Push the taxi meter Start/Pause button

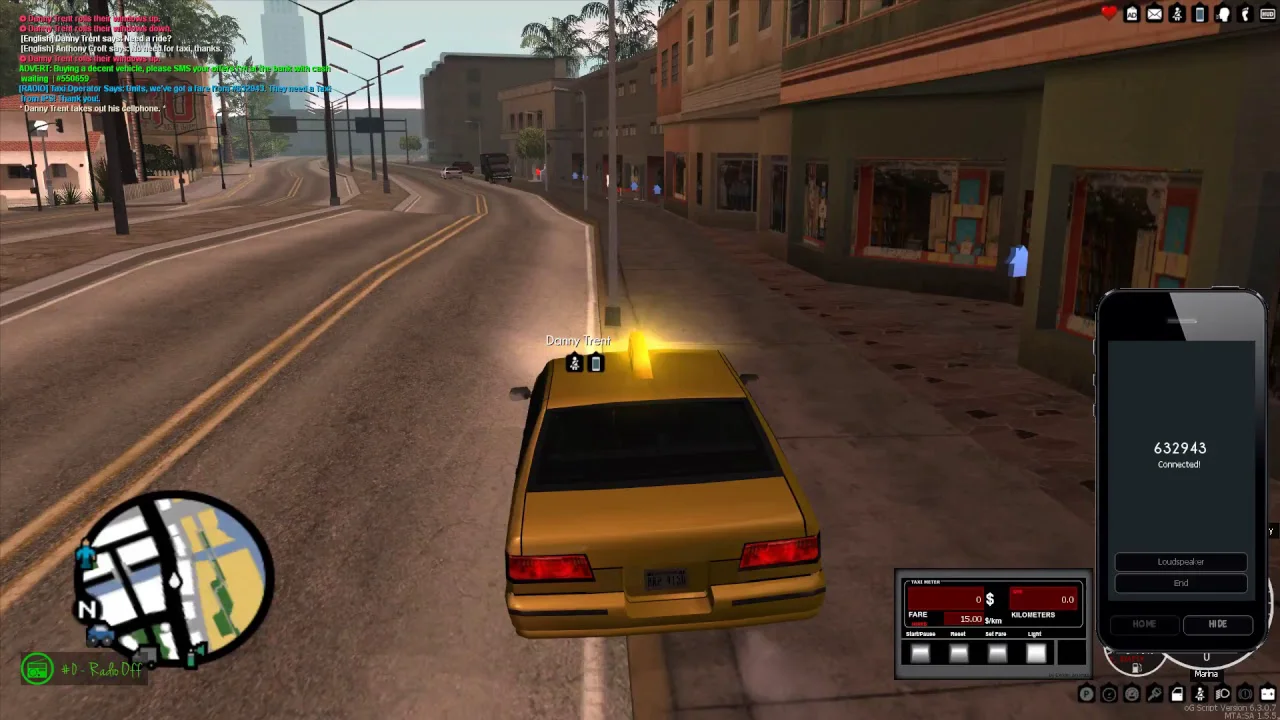click(920, 654)
